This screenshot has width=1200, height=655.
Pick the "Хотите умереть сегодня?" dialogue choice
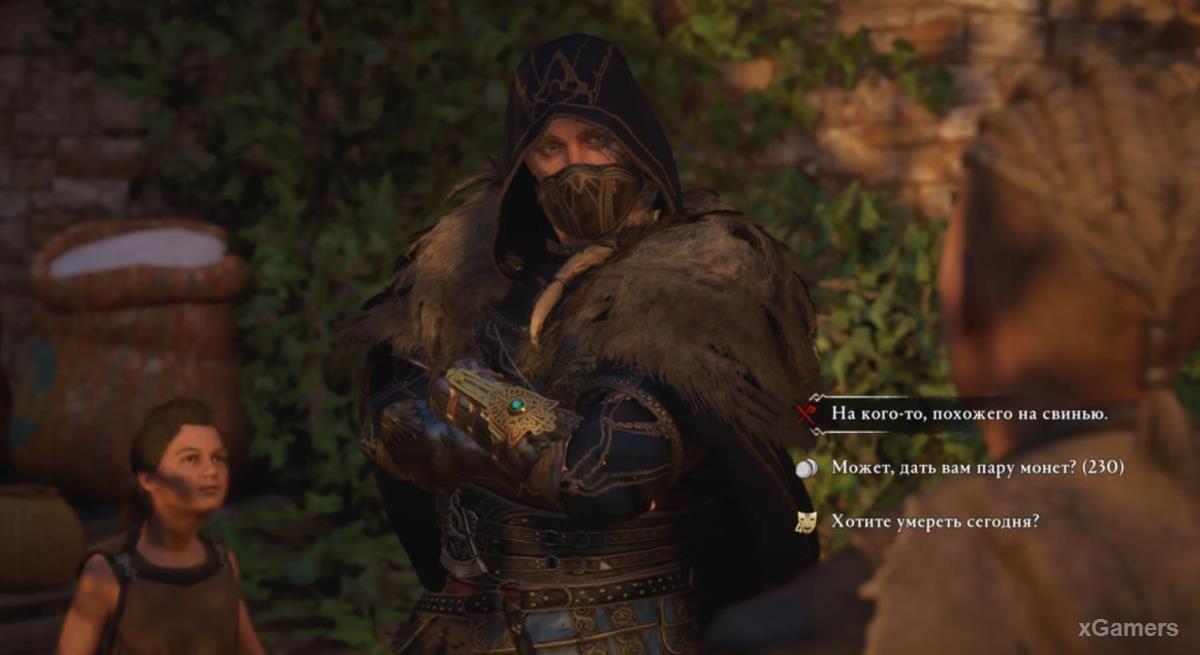(935, 521)
